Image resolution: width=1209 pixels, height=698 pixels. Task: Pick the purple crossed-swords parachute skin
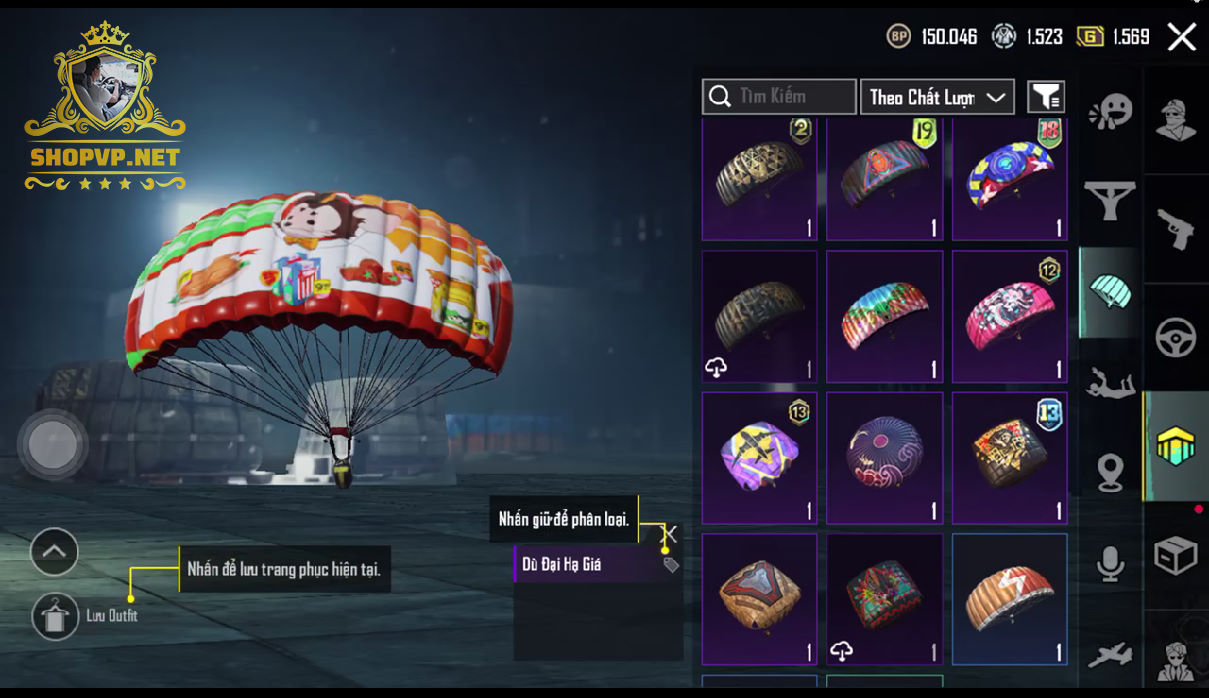(759, 458)
